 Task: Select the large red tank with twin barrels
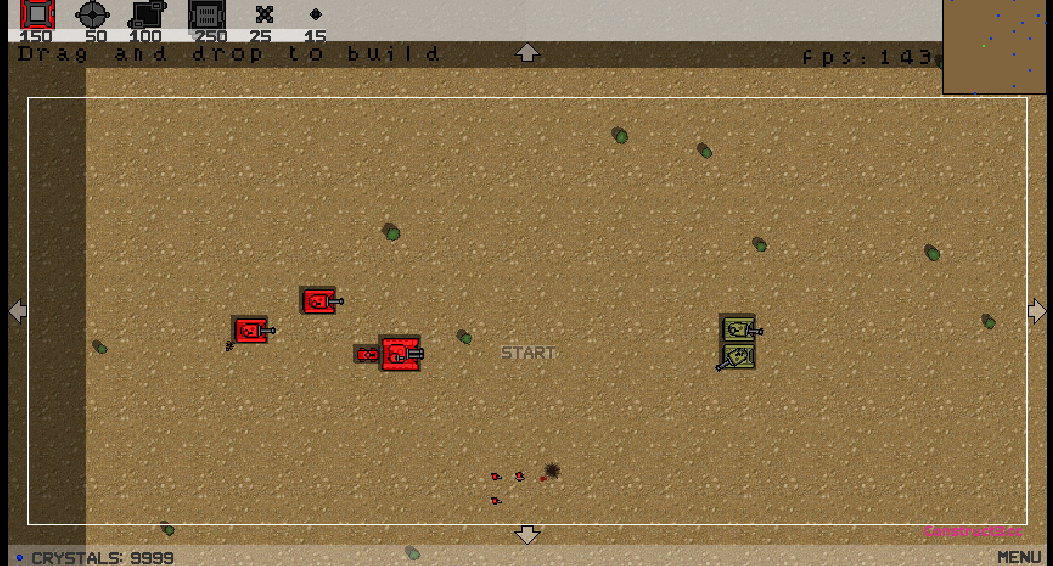click(400, 353)
